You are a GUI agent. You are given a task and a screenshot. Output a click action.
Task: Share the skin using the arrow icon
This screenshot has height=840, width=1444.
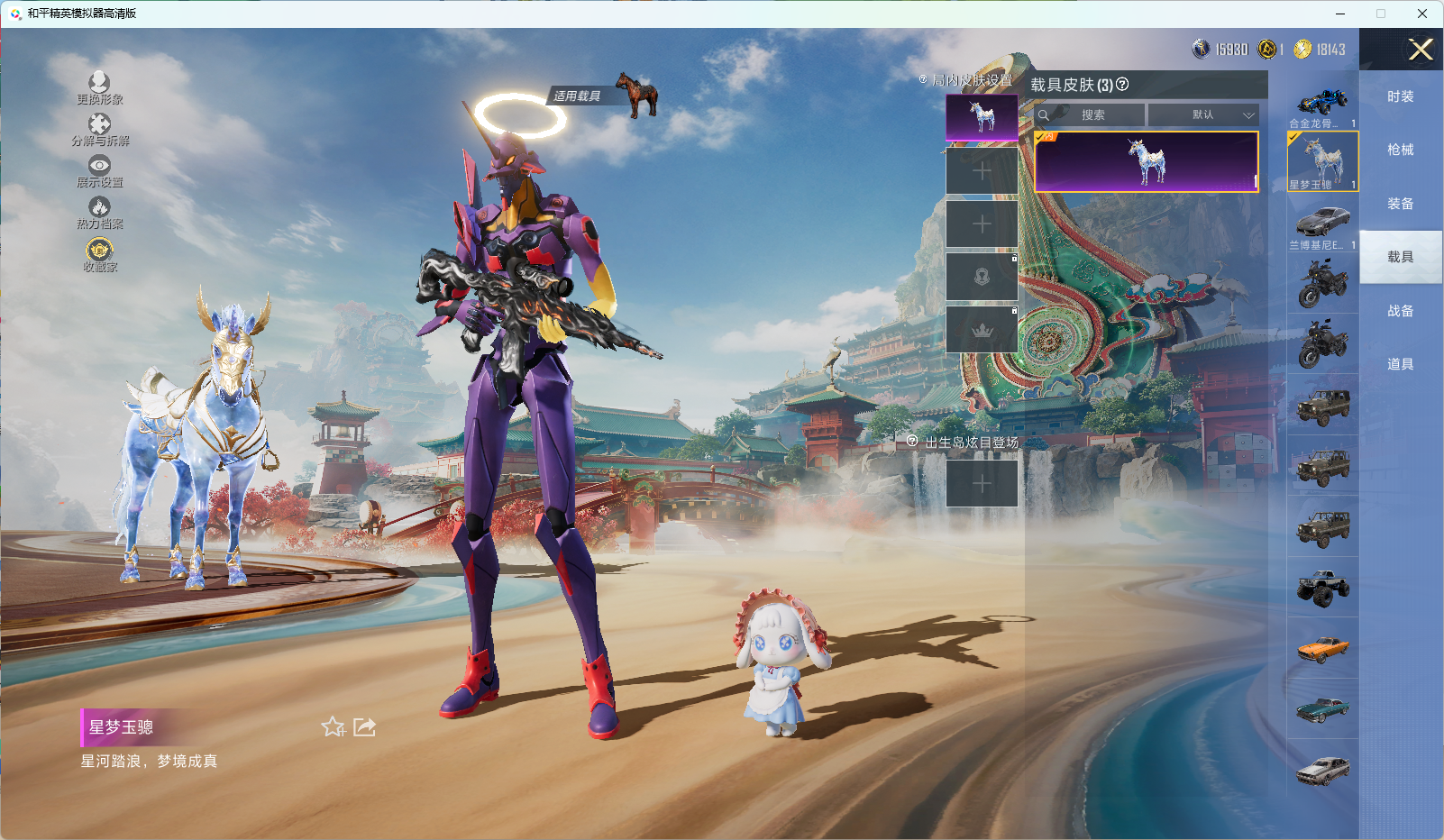(x=364, y=726)
